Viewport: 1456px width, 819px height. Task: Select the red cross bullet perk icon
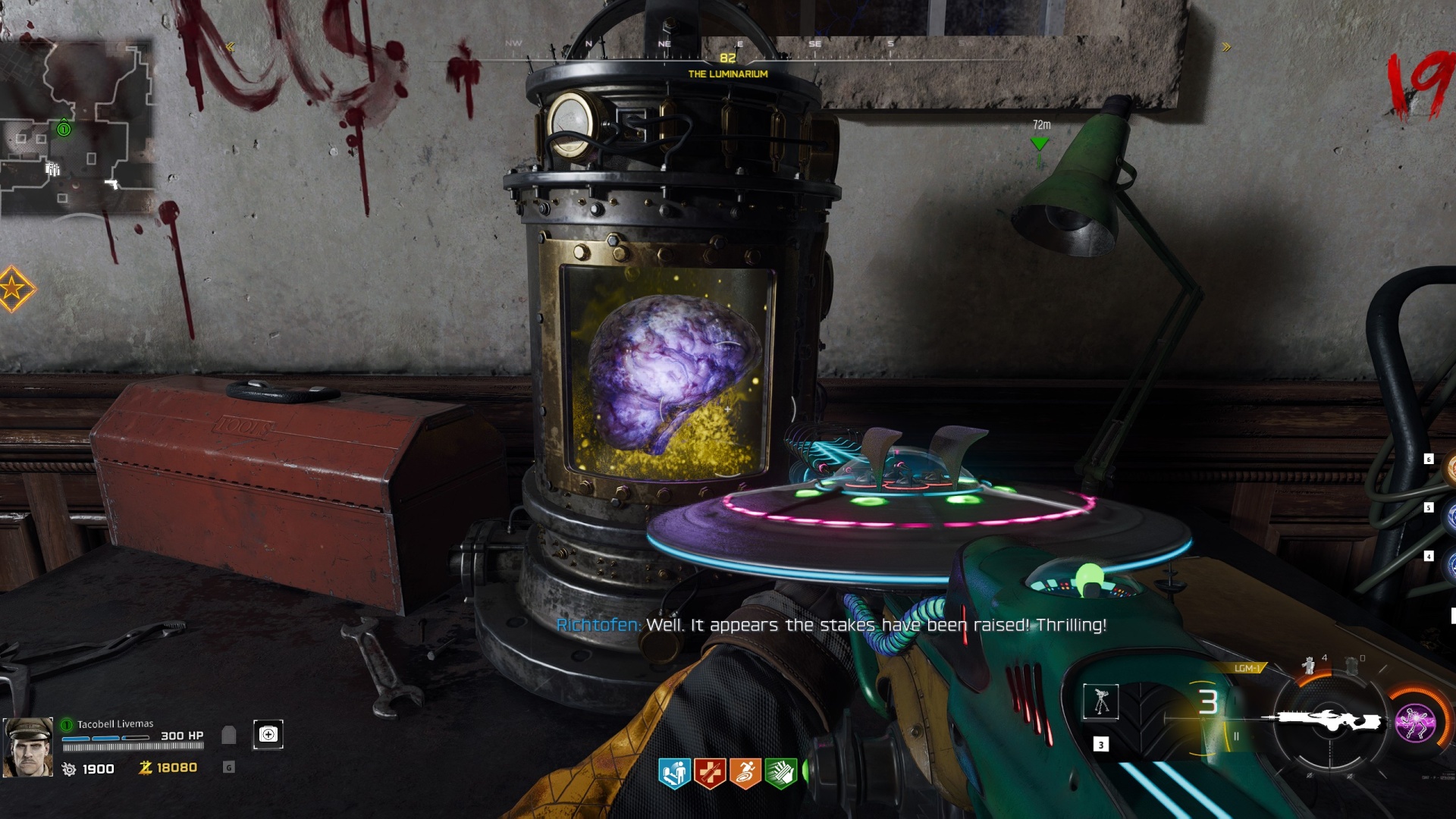(x=710, y=773)
